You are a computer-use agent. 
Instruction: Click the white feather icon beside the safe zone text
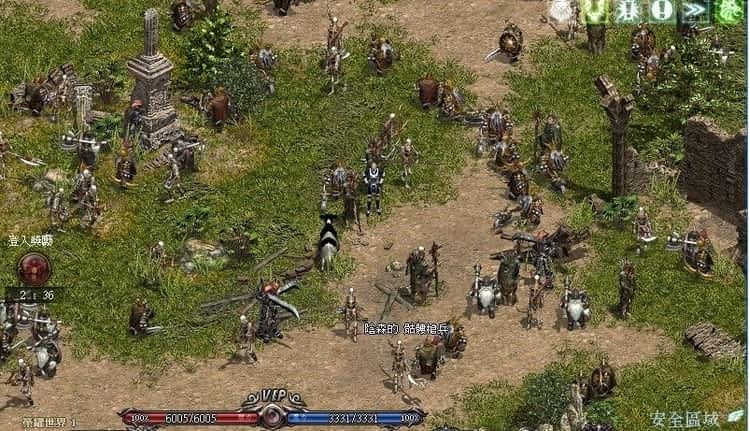pos(735,417)
